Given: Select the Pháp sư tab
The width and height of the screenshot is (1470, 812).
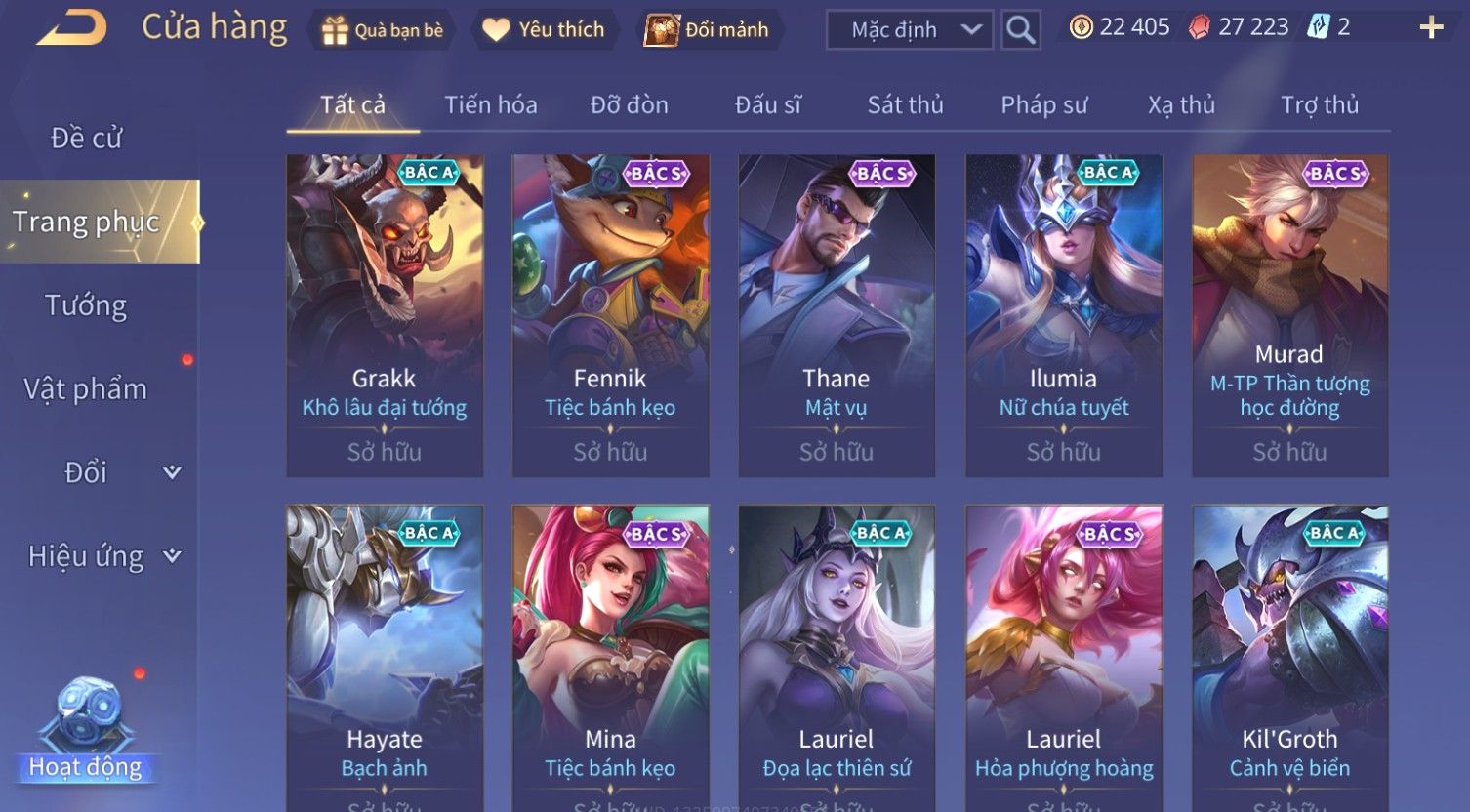Looking at the screenshot, I should coord(1043,105).
